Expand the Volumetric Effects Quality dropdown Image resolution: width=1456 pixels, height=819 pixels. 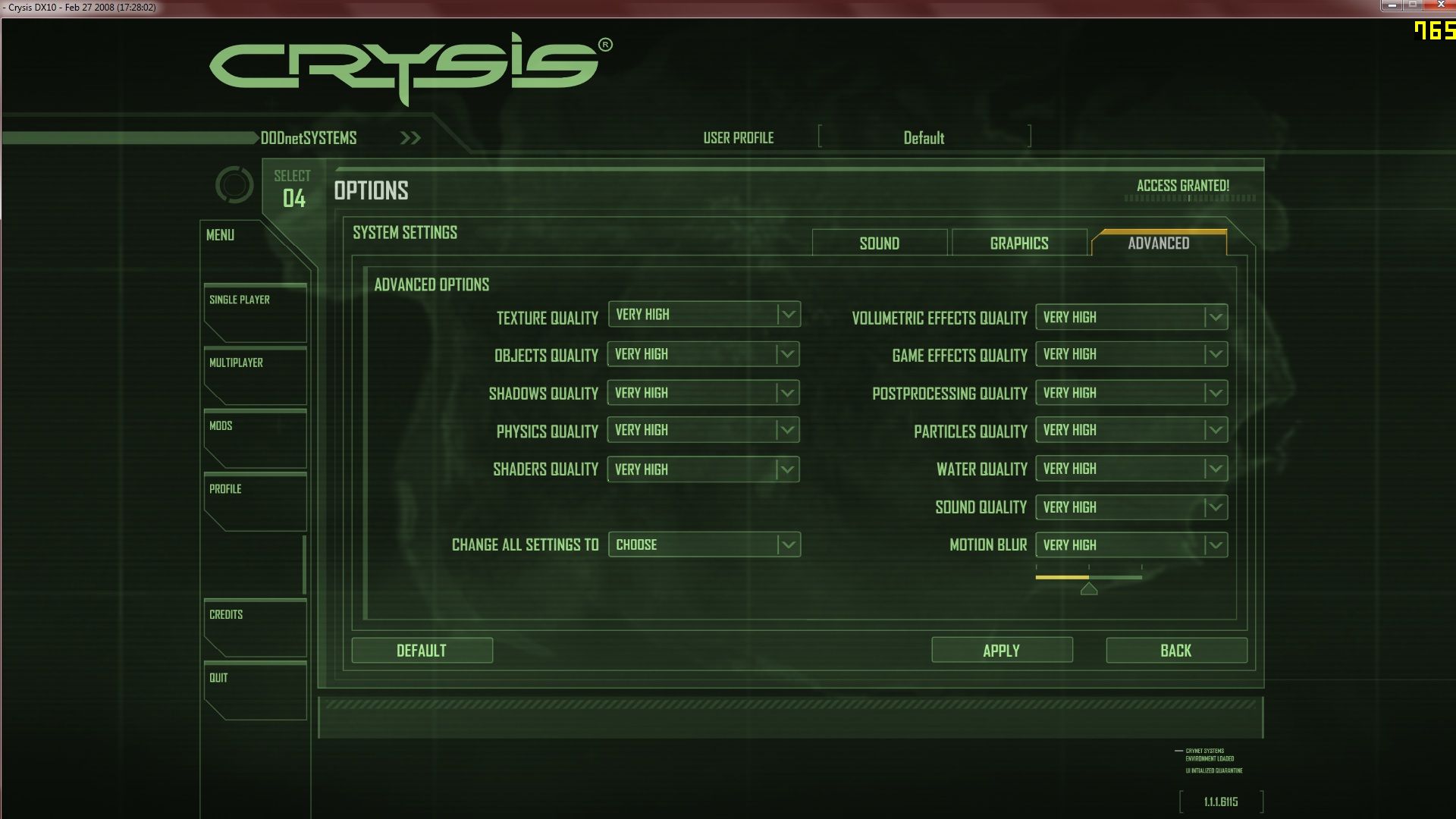tap(1131, 317)
